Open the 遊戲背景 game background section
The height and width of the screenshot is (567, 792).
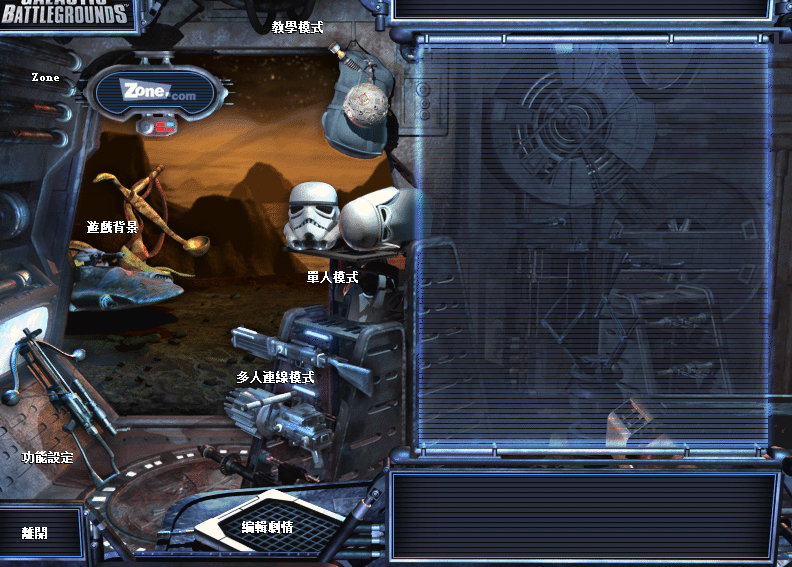(112, 227)
